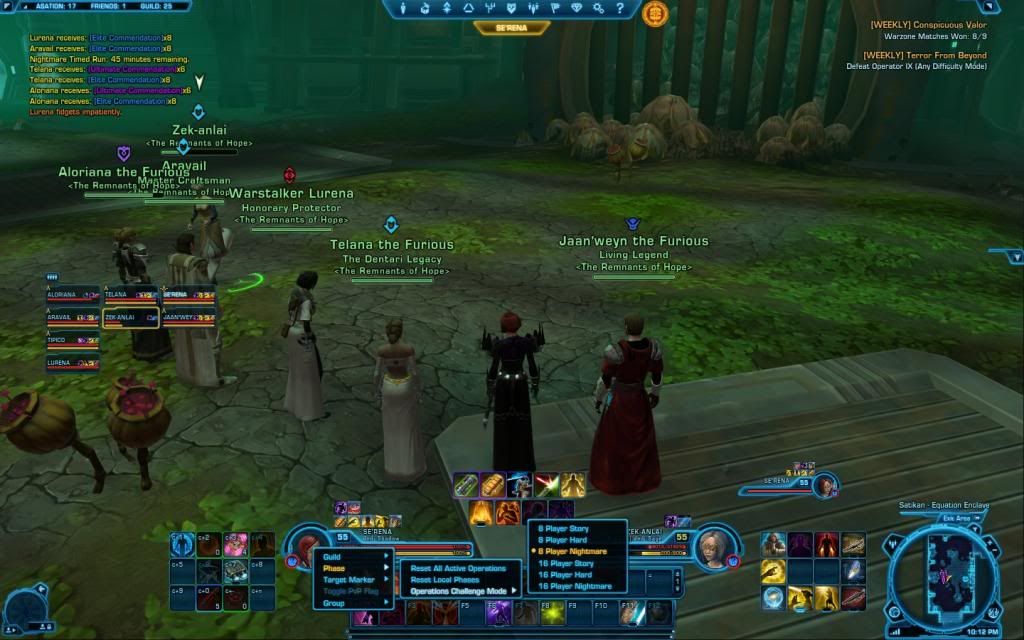Select Aloriana in the raid frame

(x=72, y=296)
